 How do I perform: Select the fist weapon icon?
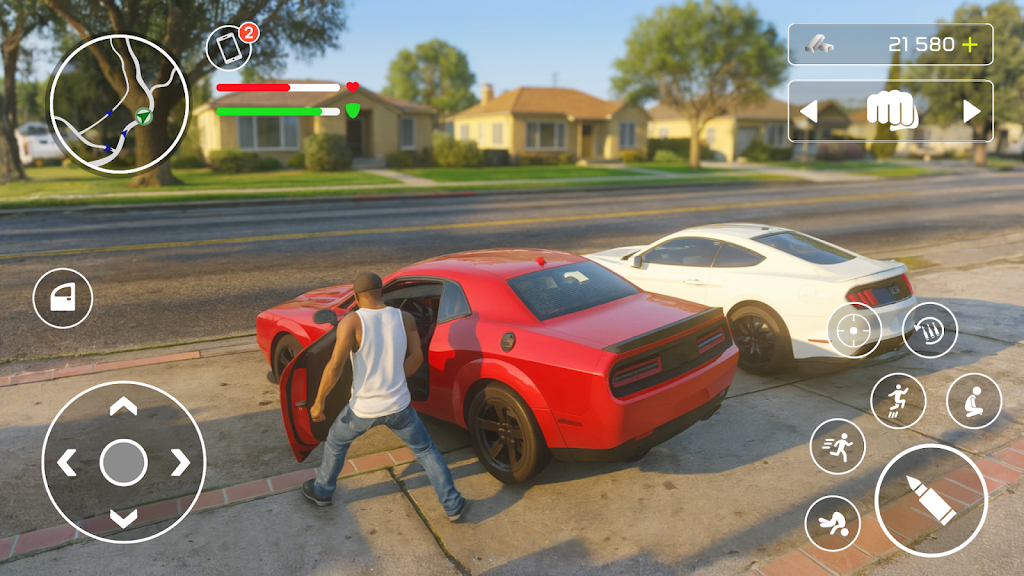892,111
